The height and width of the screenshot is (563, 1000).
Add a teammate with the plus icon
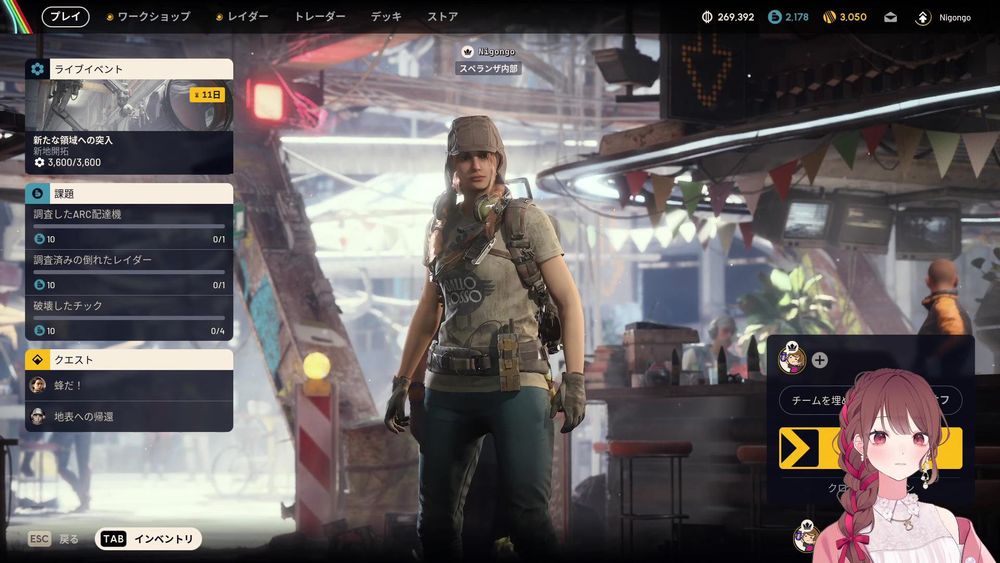click(x=820, y=360)
